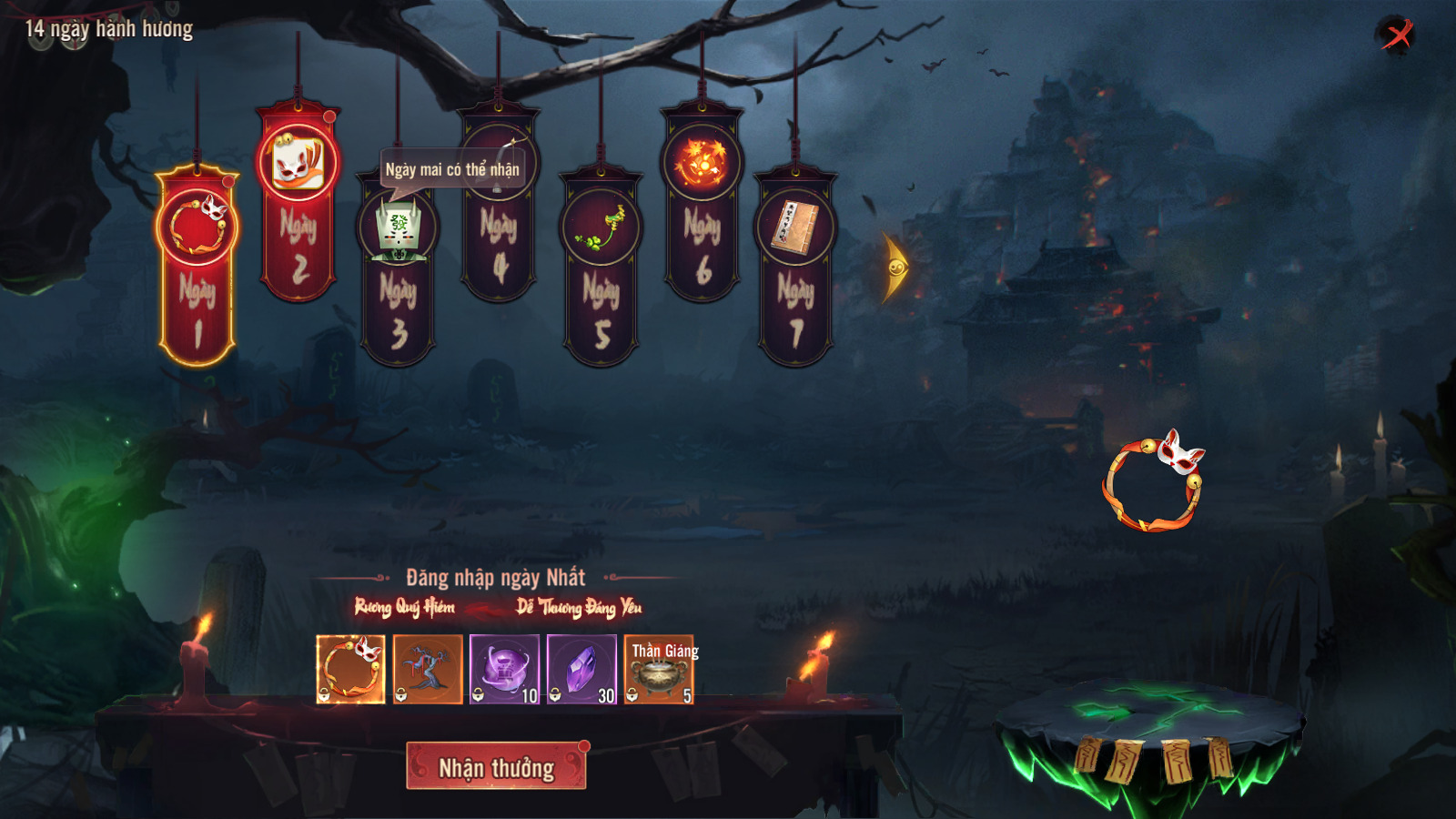1456x819 pixels.
Task: View the purple cauldron reward x10
Action: point(505,670)
